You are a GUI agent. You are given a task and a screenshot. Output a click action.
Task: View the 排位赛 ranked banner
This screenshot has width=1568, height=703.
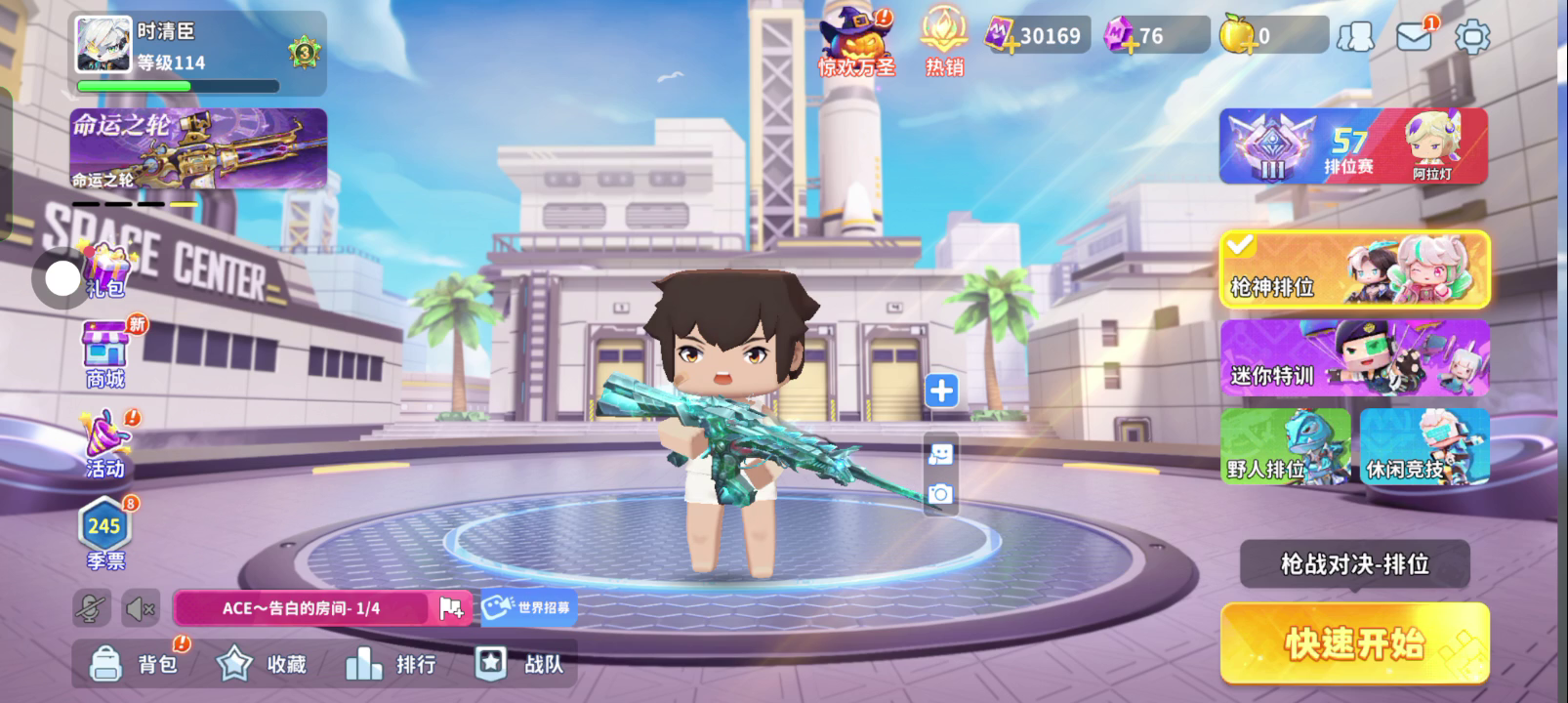1353,146
